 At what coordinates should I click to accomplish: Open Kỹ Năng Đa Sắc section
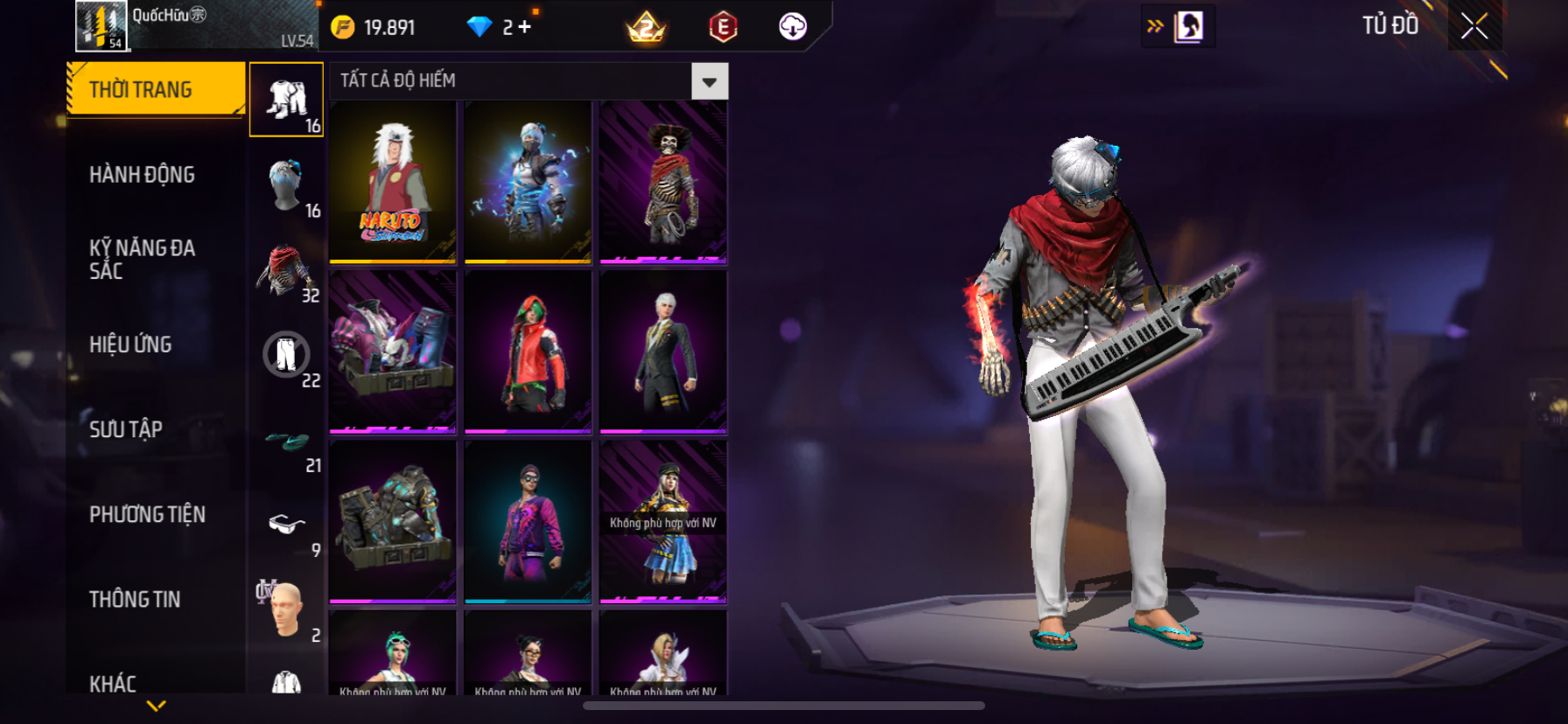coord(142,259)
